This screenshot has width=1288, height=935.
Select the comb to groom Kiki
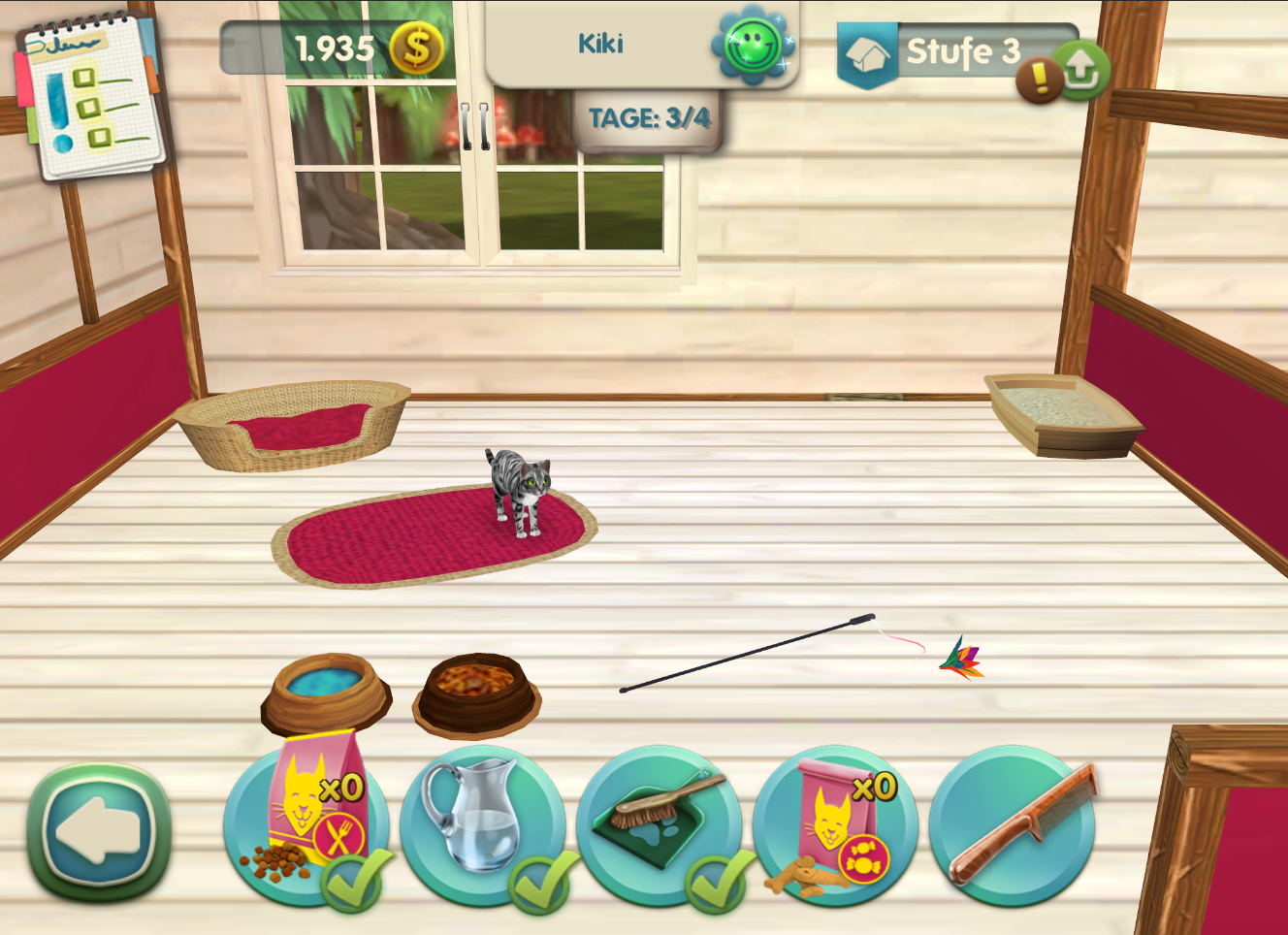(1012, 823)
